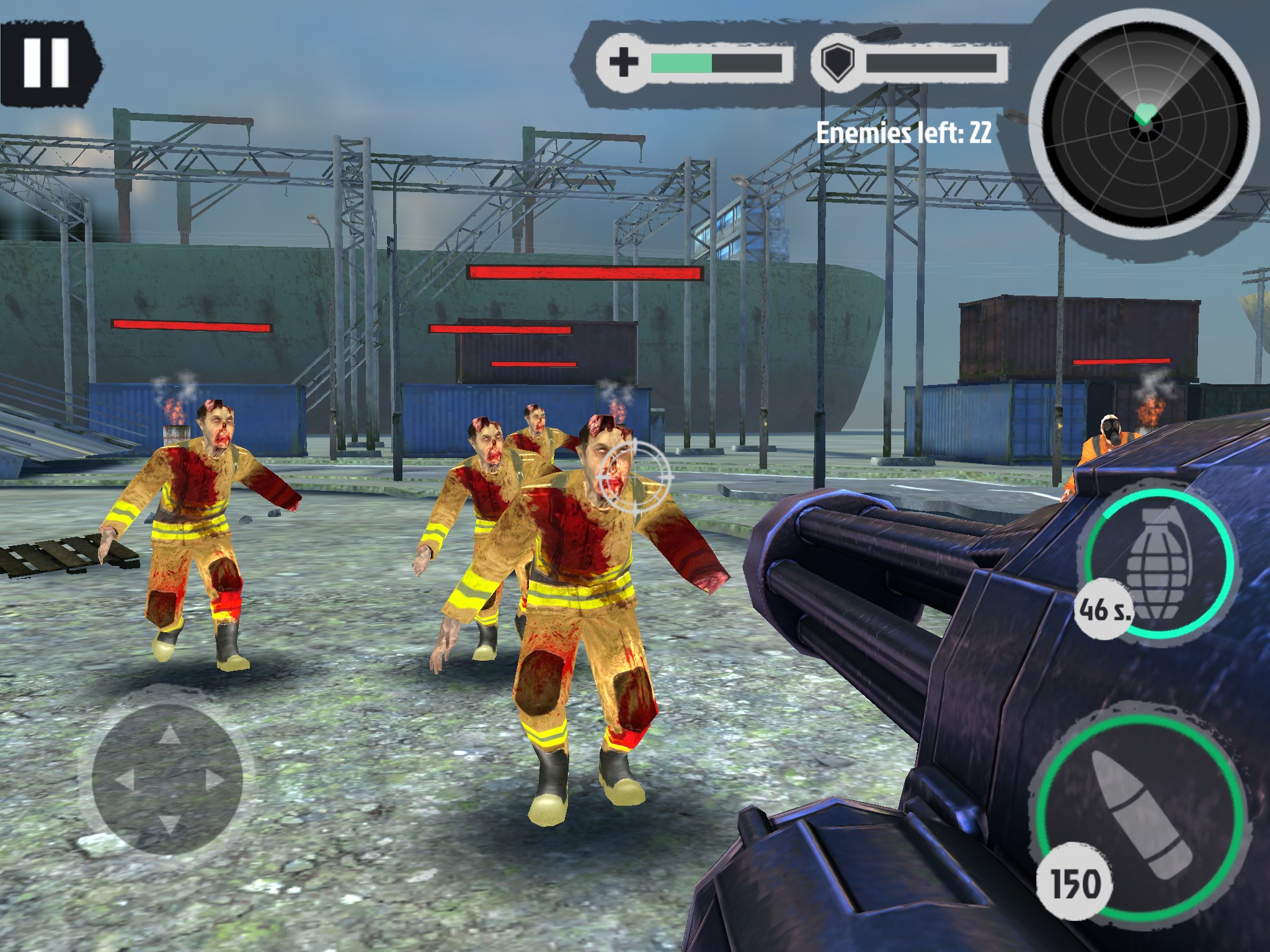Viewport: 1270px width, 952px height.
Task: Throw a grenade with the grenade button
Action: (x=1159, y=564)
